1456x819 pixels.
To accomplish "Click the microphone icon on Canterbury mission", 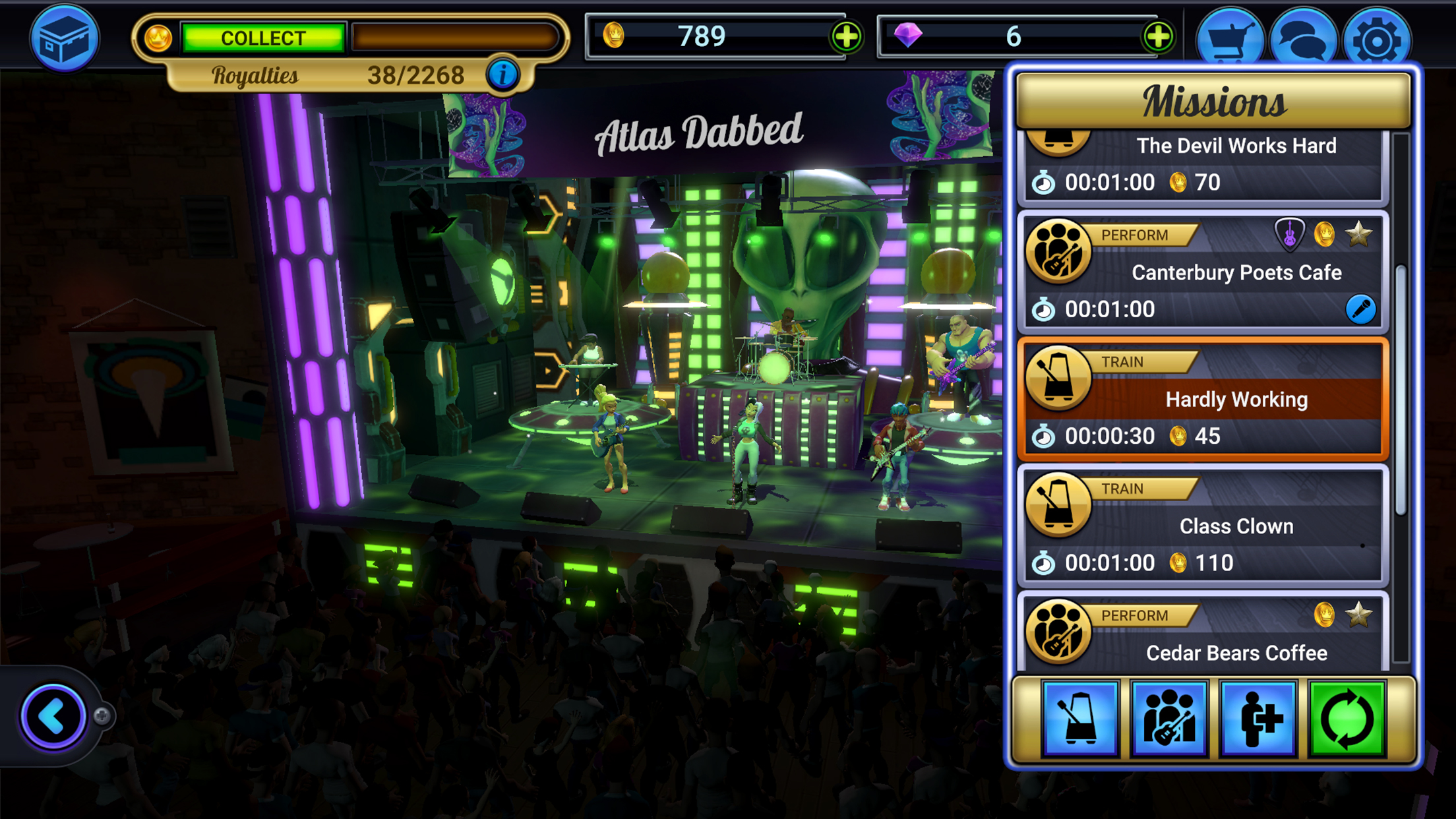I will pyautogui.click(x=1360, y=309).
